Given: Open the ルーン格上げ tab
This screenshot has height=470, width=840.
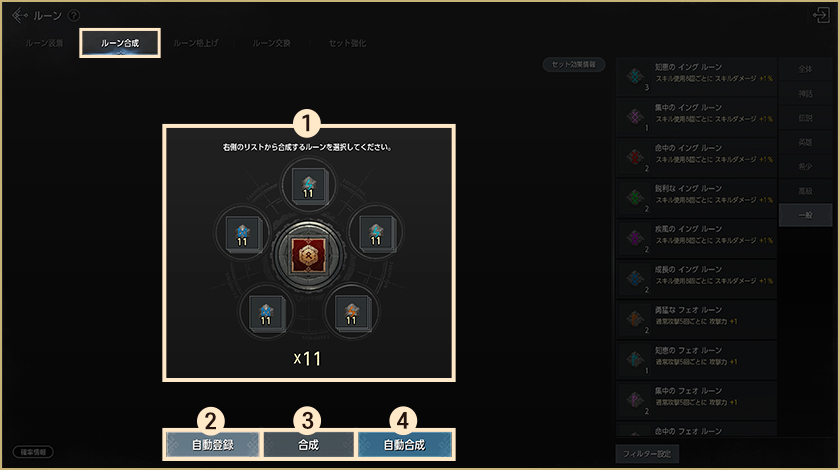Looking at the screenshot, I should (x=195, y=44).
